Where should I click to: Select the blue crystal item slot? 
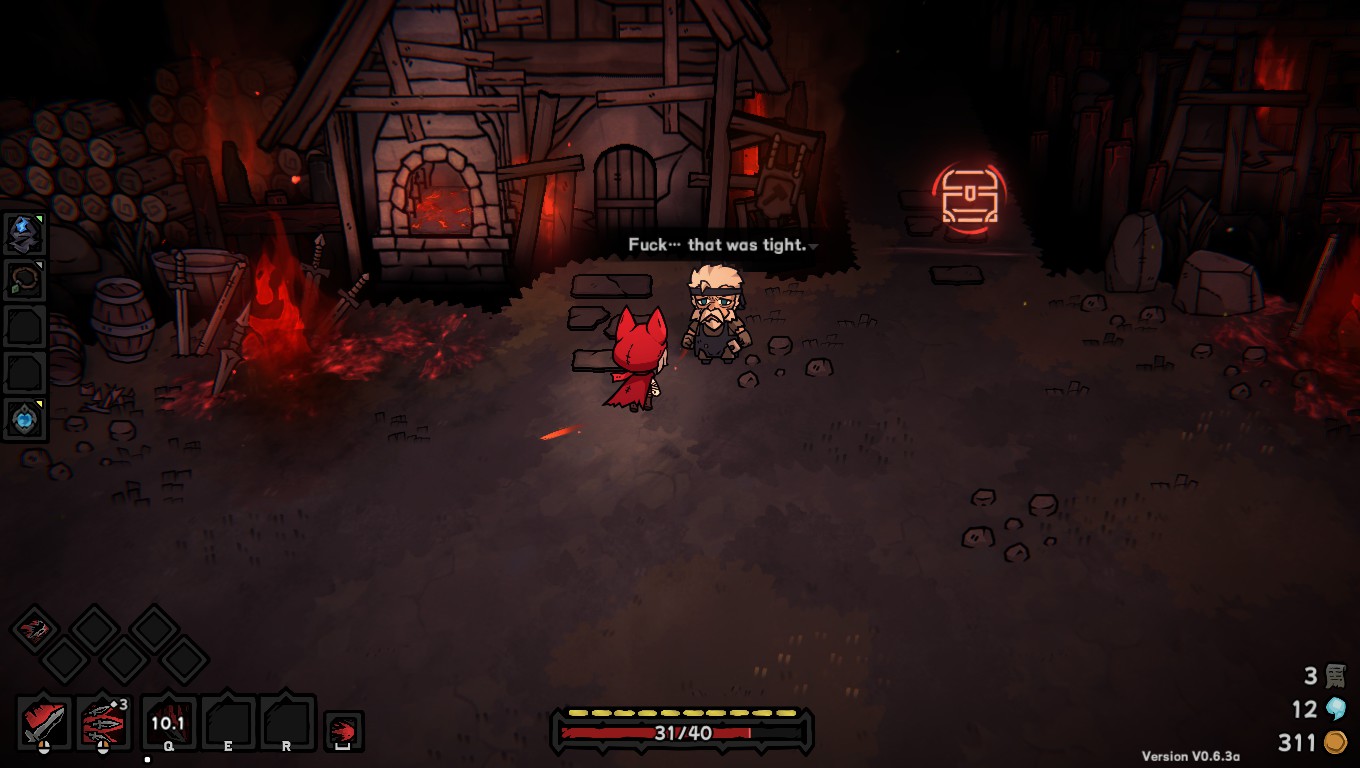23,233
